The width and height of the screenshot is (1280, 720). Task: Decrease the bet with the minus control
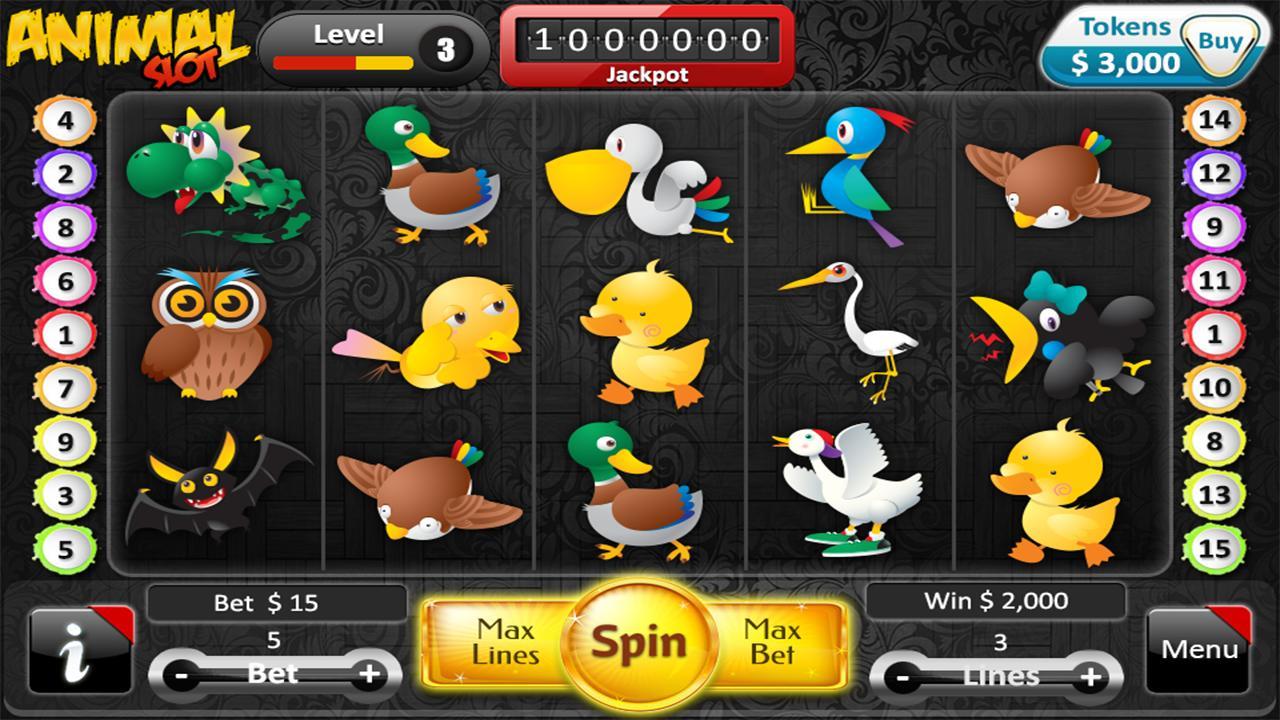pyautogui.click(x=182, y=674)
